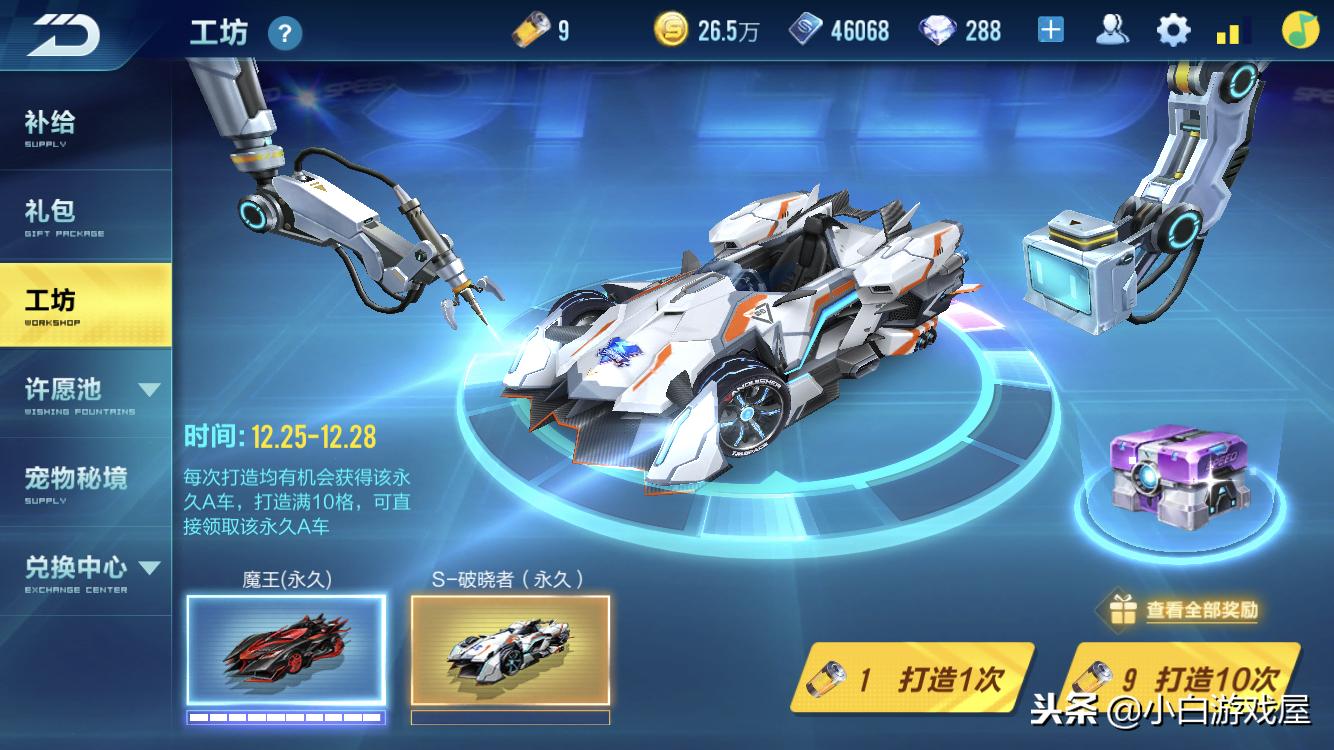The image size is (1334, 750).
Task: Click the blue plus recharge button
Action: (1051, 30)
